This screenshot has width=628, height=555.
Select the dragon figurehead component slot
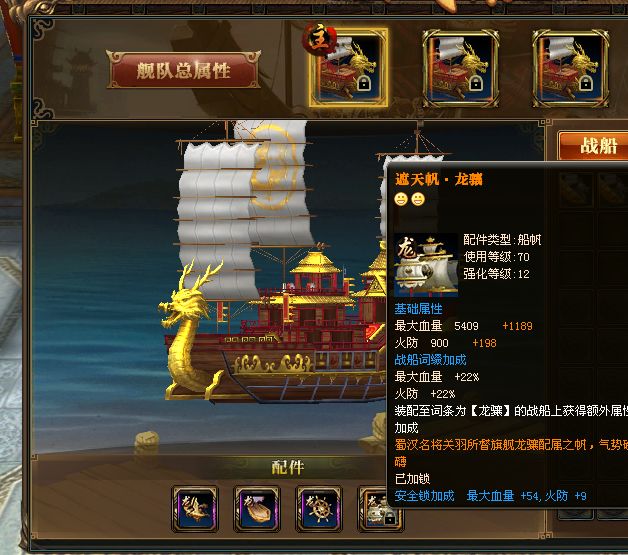195,508
